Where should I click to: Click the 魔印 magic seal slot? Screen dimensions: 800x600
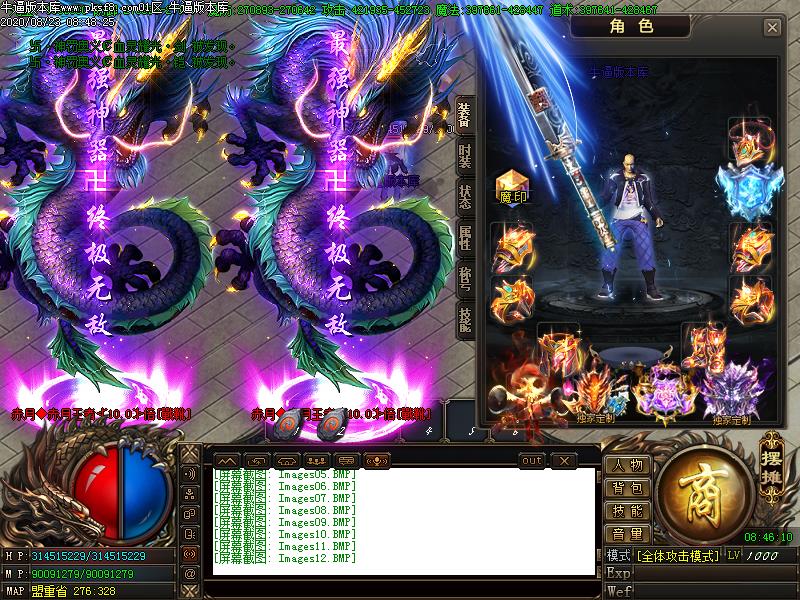[513, 186]
